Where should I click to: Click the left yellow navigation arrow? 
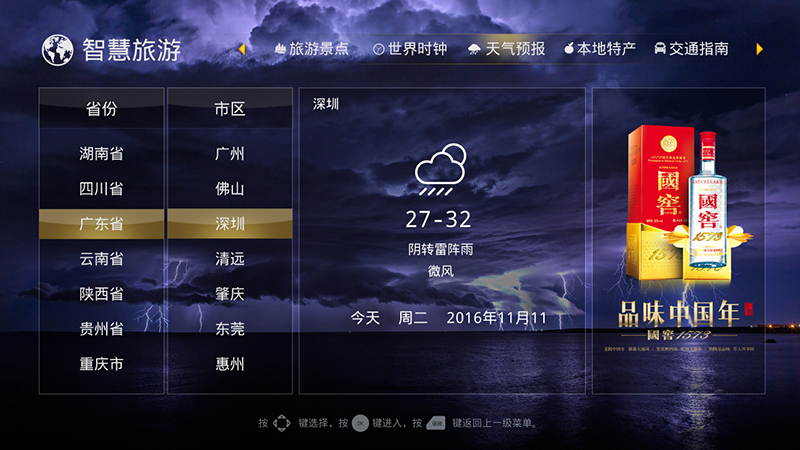[x=242, y=48]
